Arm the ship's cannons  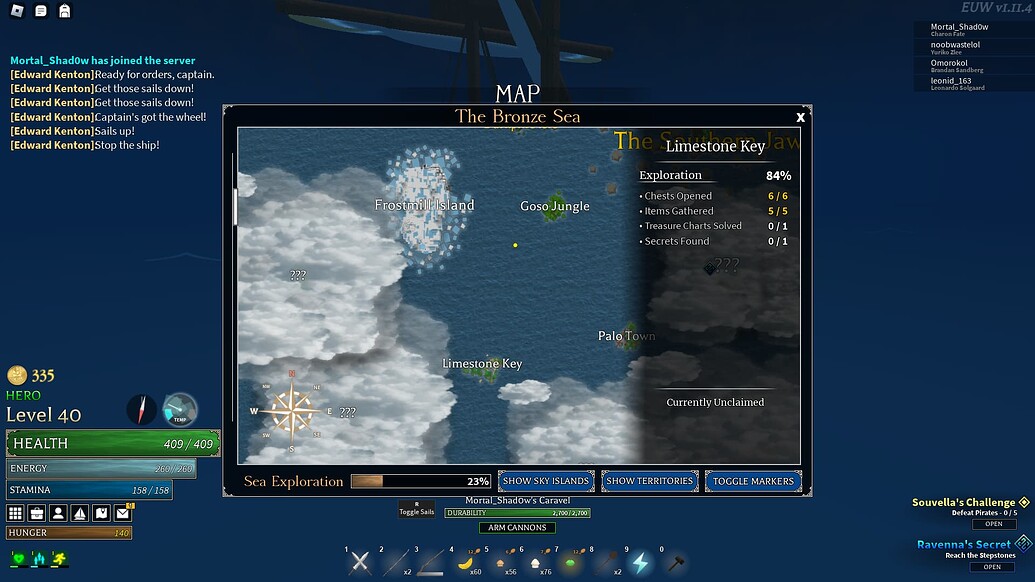pyautogui.click(x=517, y=527)
